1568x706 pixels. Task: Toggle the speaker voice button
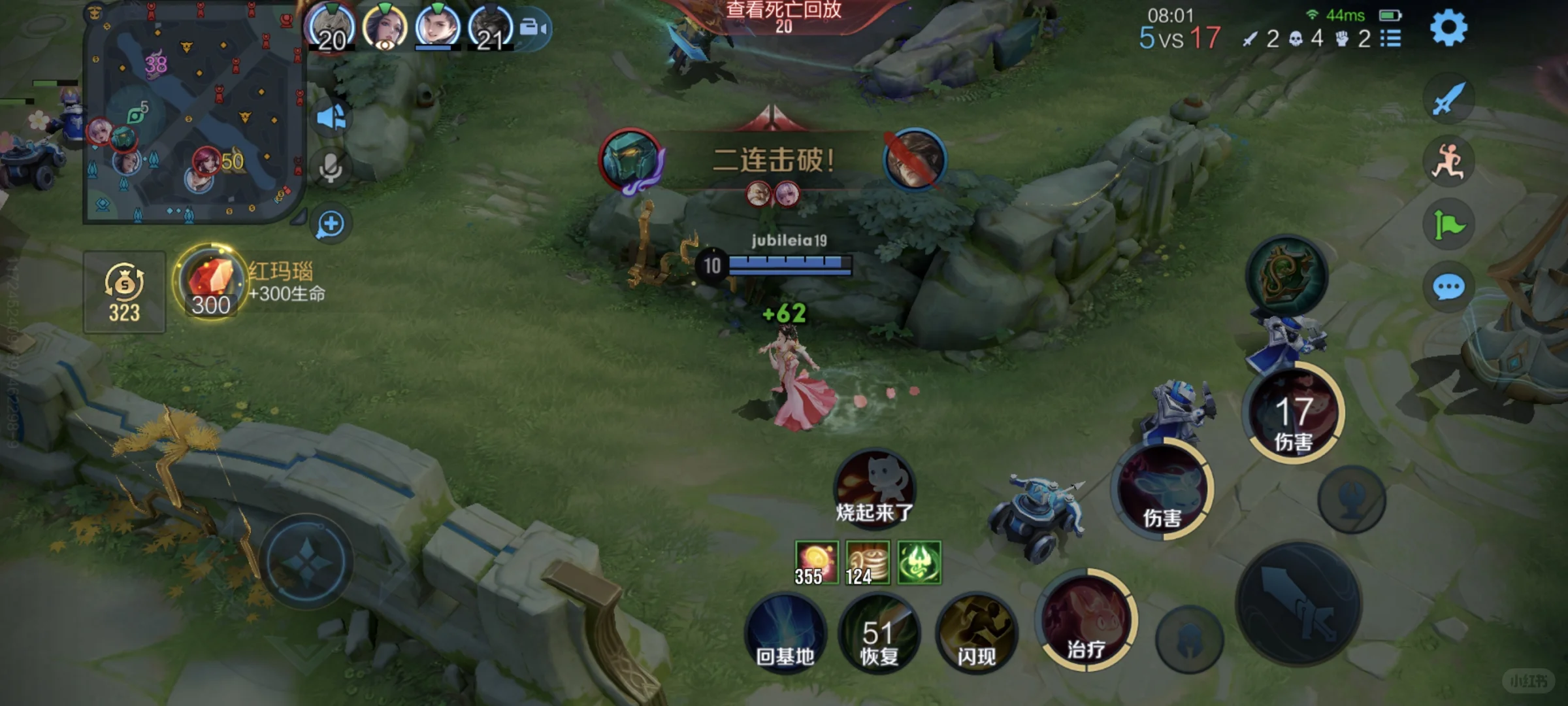point(331,118)
